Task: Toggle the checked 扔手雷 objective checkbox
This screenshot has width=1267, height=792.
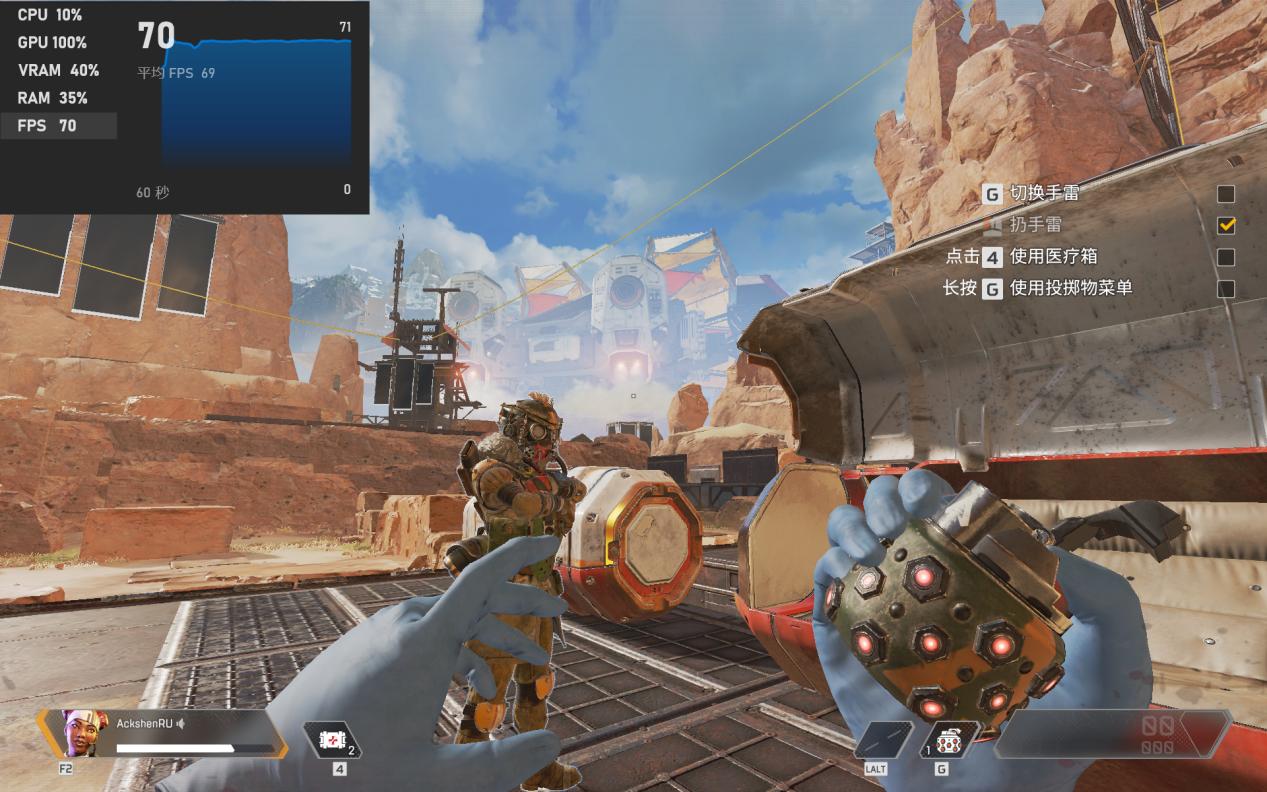Action: (1225, 225)
